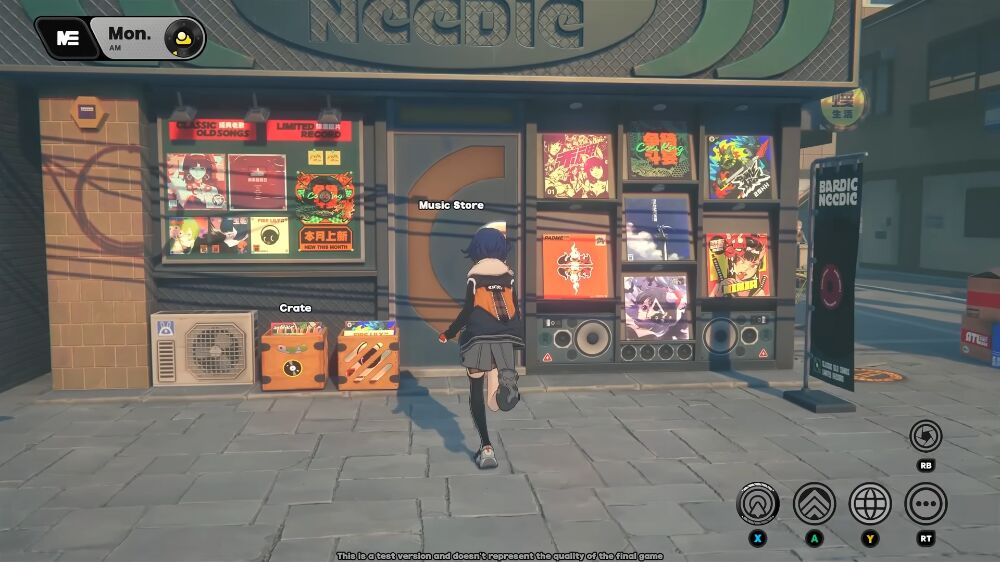Click the time-of-day weather dial
1000x562 pixels.
(183, 38)
